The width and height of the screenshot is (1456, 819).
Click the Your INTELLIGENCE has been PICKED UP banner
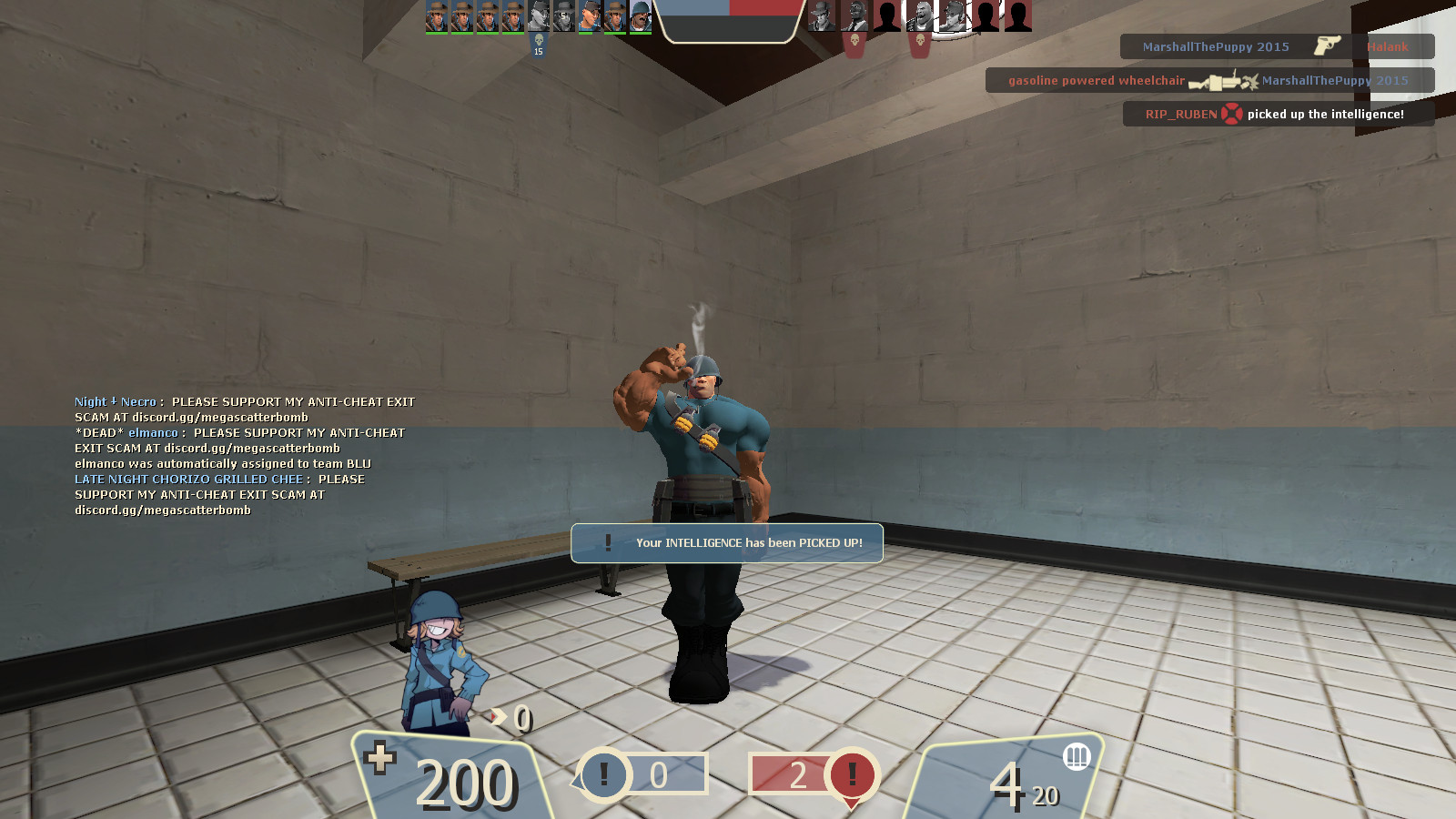[725, 542]
